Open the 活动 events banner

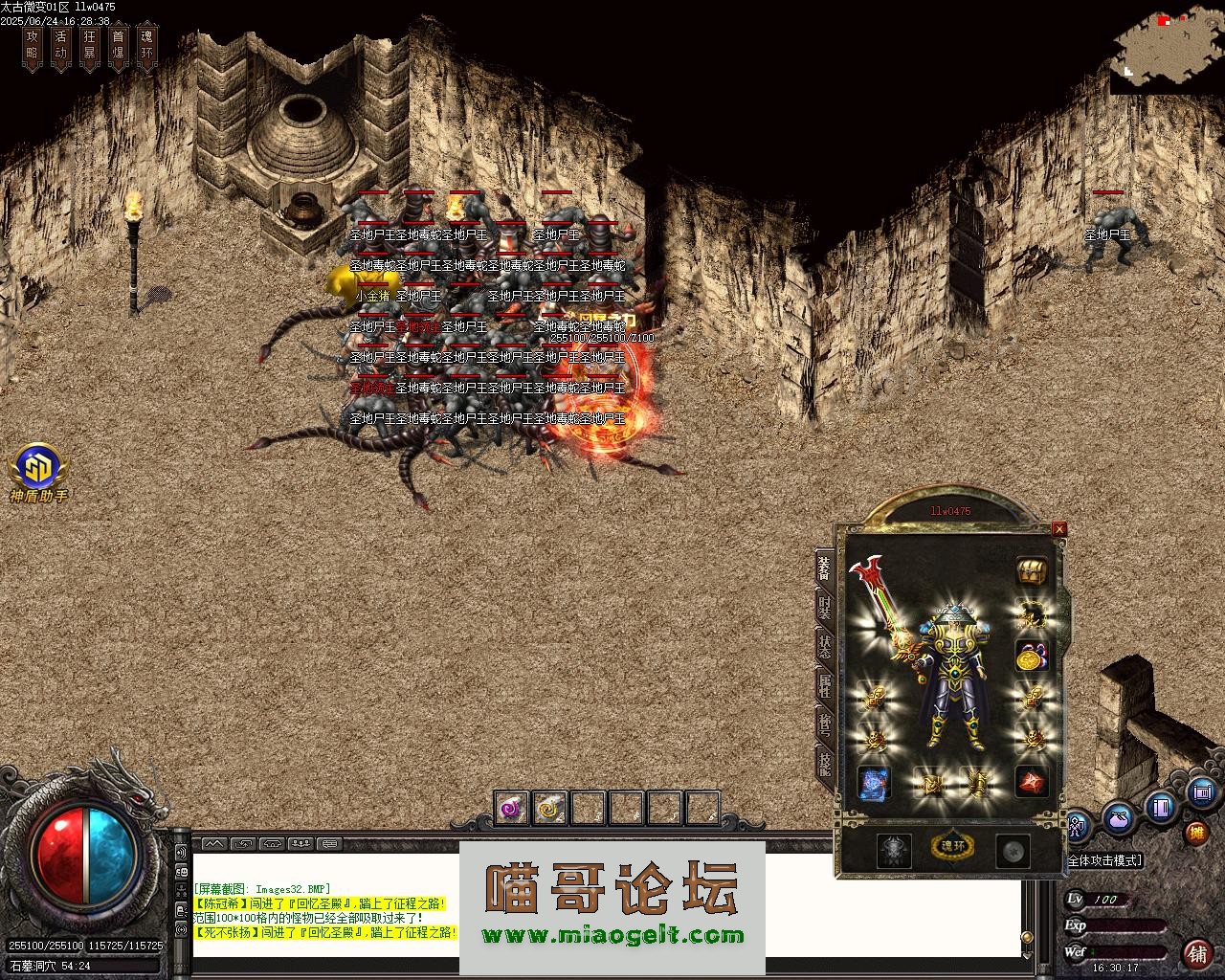coord(61,46)
